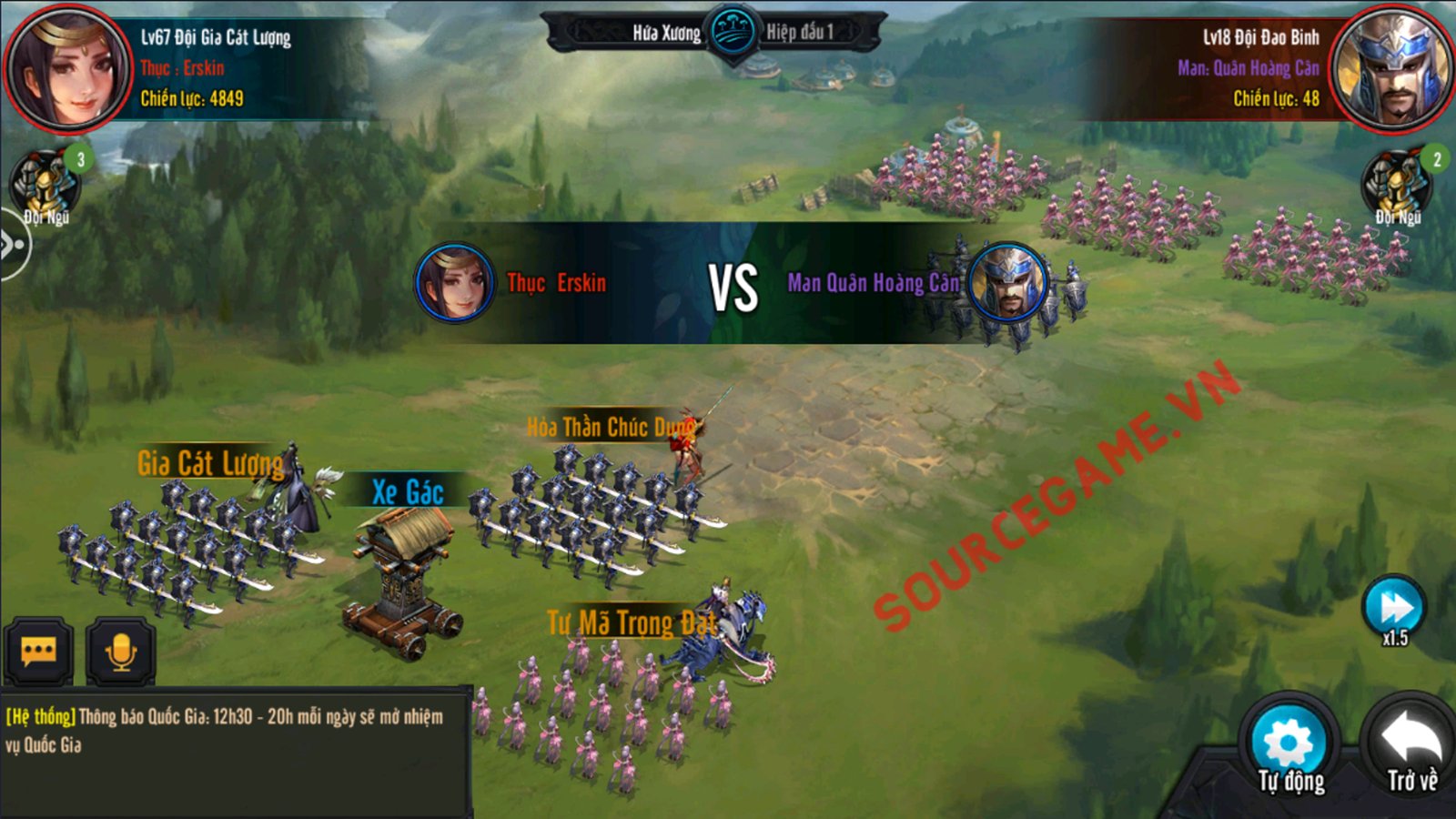
Task: Select the Gia Cát Lượng player portrait
Action: (67, 68)
